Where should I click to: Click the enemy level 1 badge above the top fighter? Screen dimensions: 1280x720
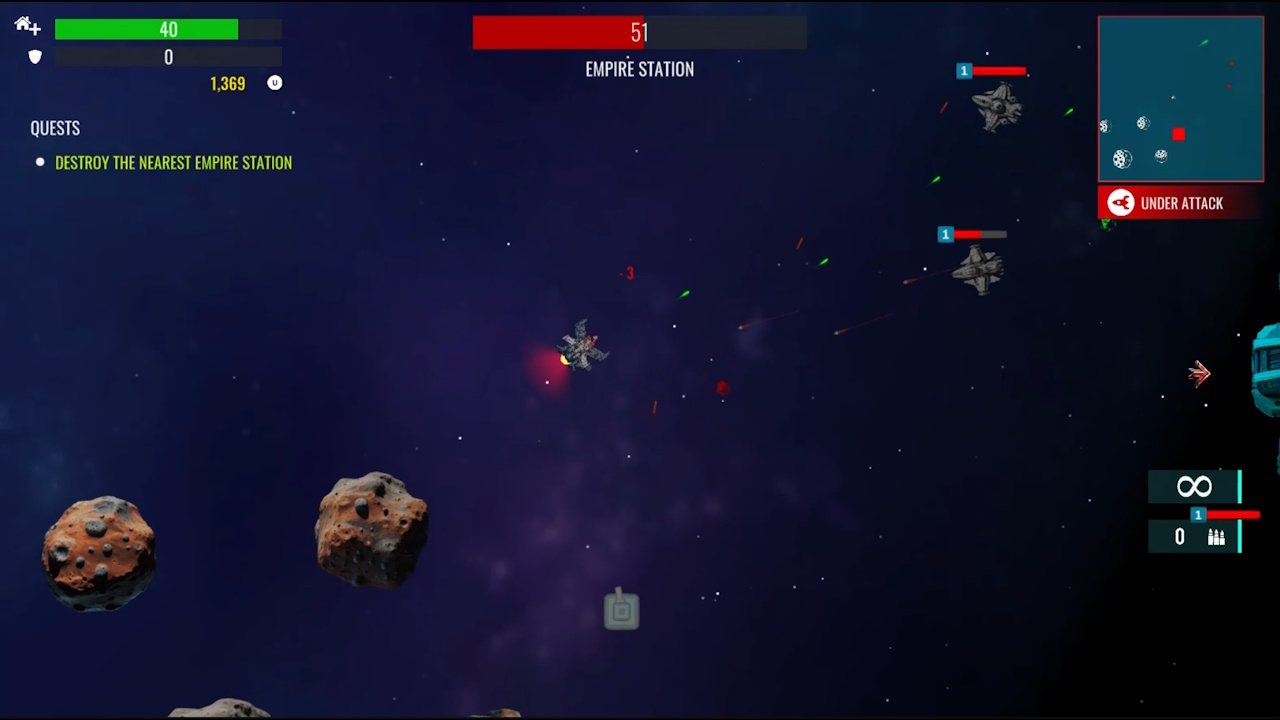(963, 70)
